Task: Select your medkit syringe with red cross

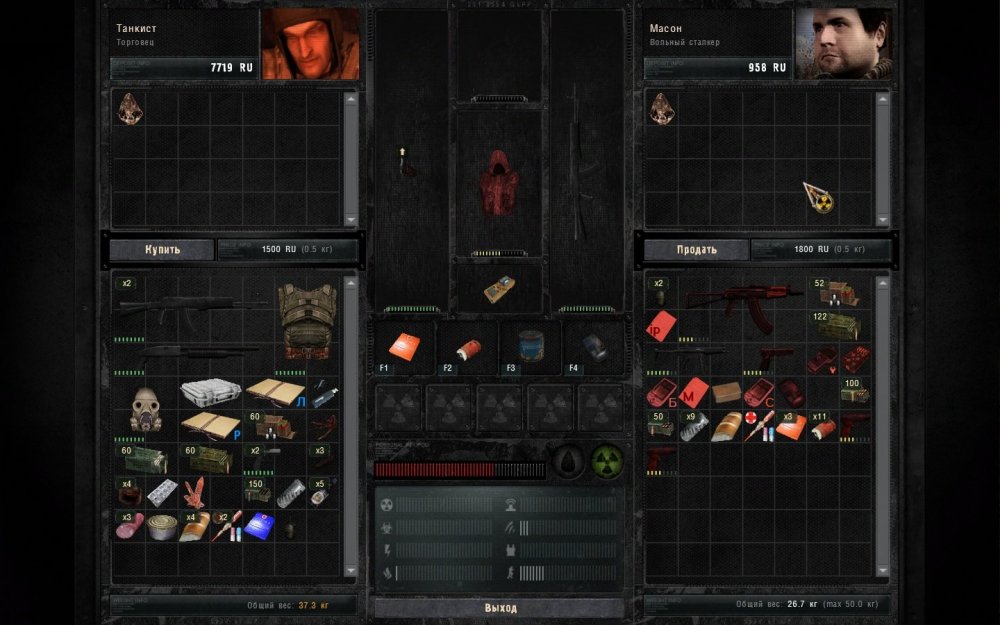Action: tap(757, 426)
